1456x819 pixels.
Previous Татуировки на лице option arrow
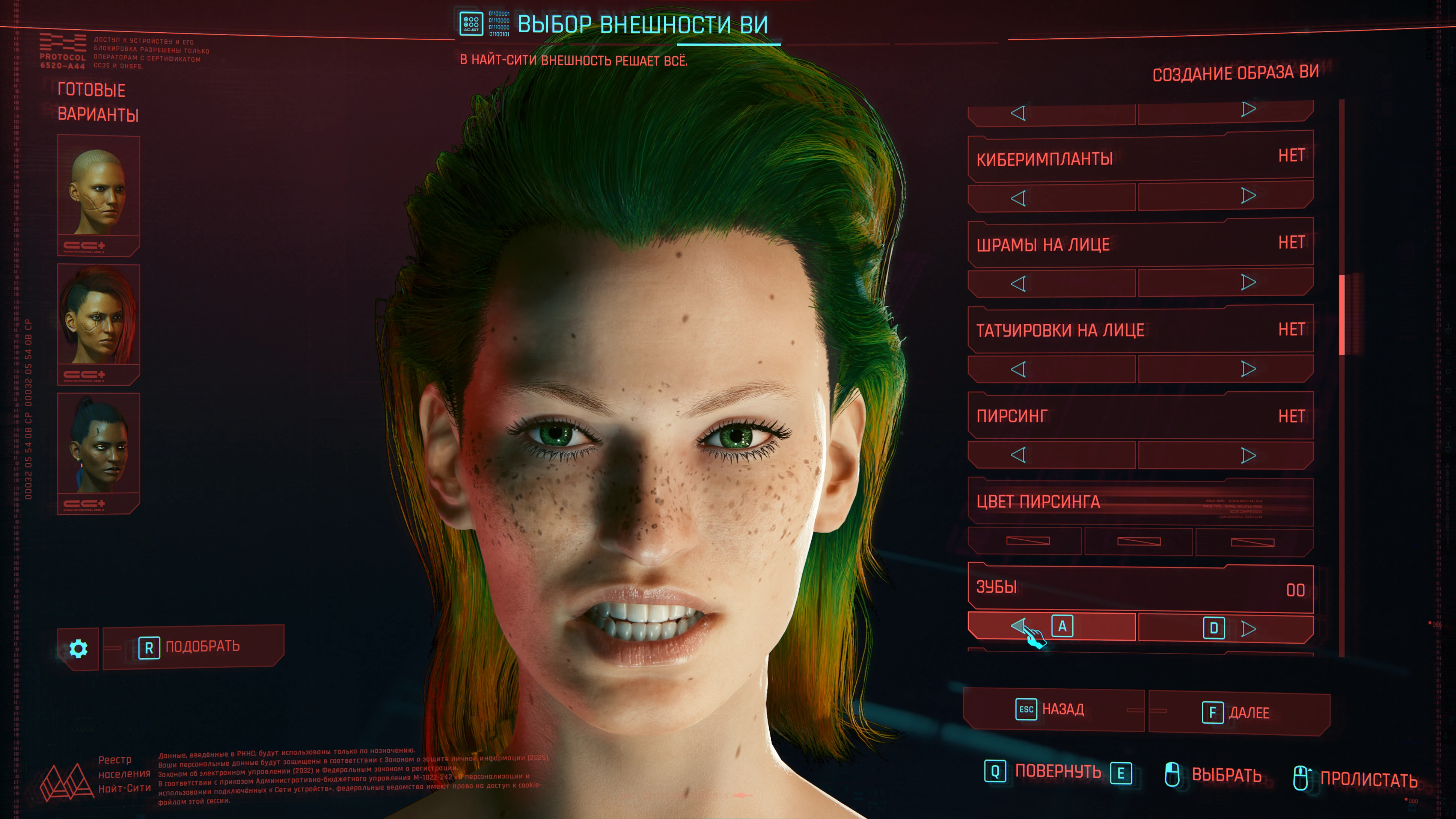click(1018, 370)
